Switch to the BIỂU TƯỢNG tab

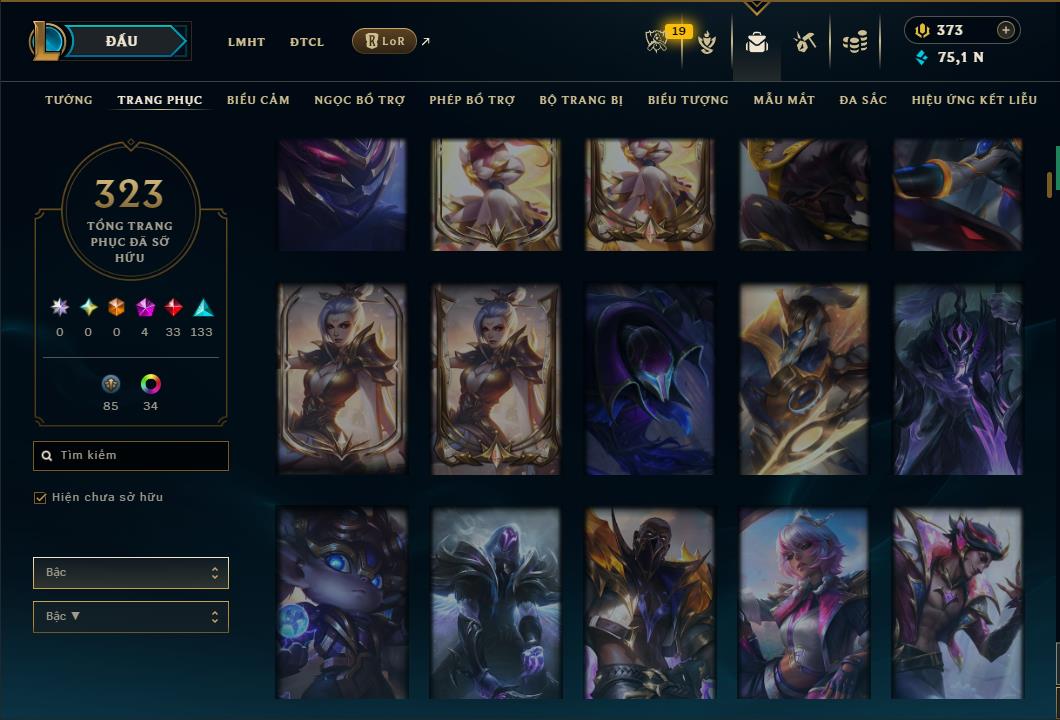coord(688,100)
